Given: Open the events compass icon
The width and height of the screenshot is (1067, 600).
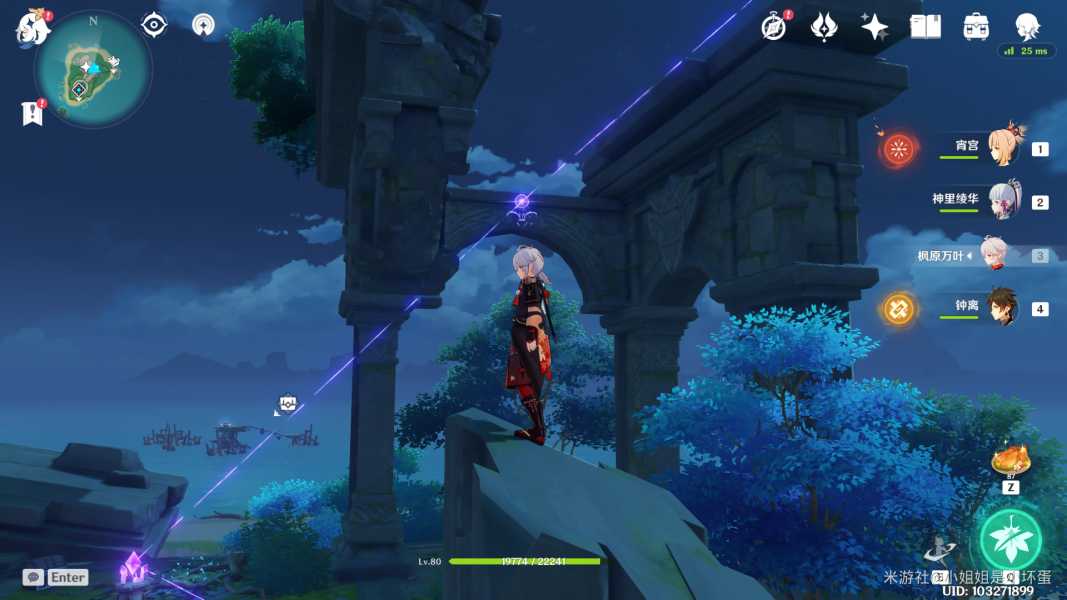Looking at the screenshot, I should (774, 27).
